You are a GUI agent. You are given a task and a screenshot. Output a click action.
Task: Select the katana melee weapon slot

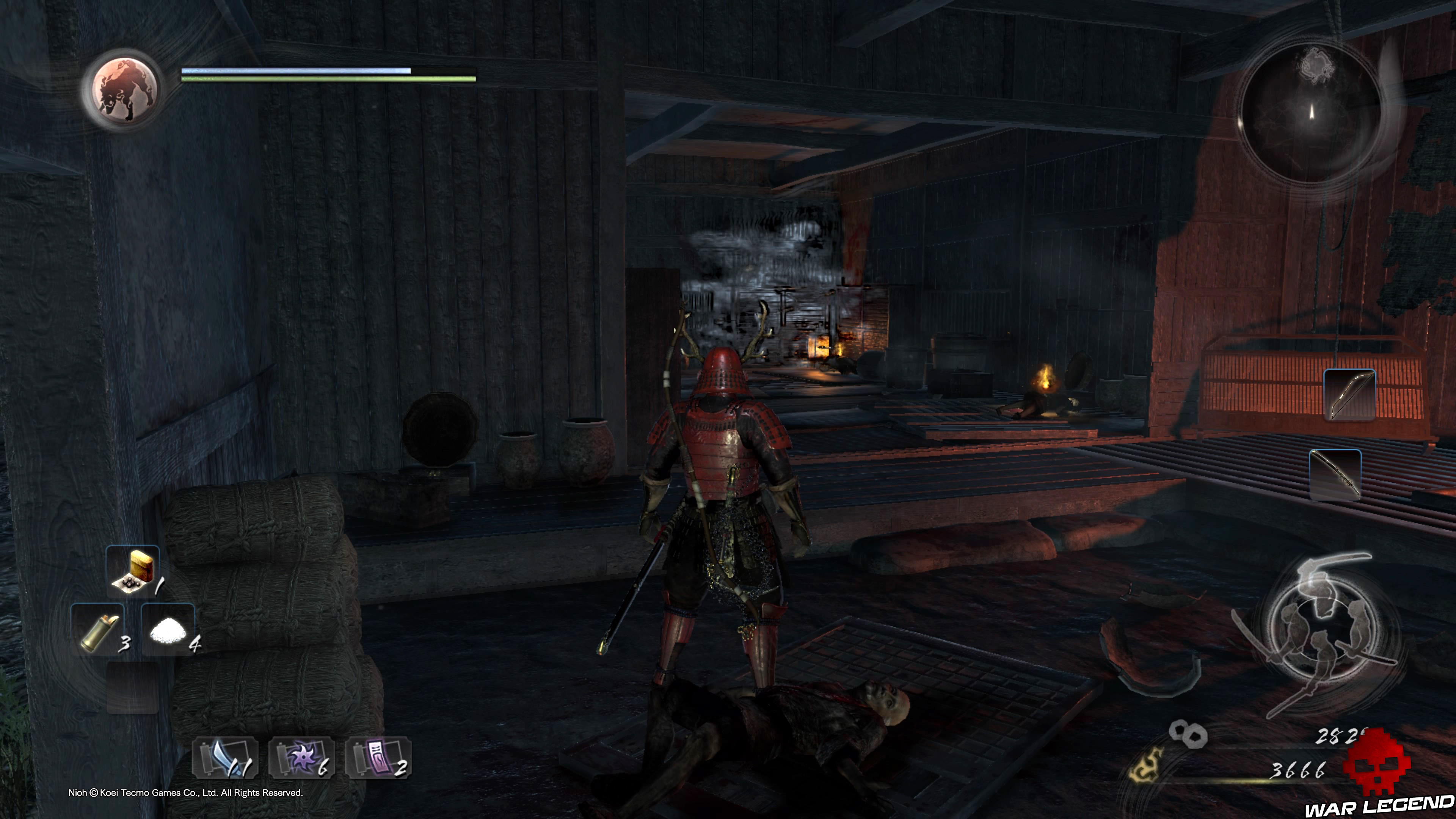click(x=1335, y=474)
